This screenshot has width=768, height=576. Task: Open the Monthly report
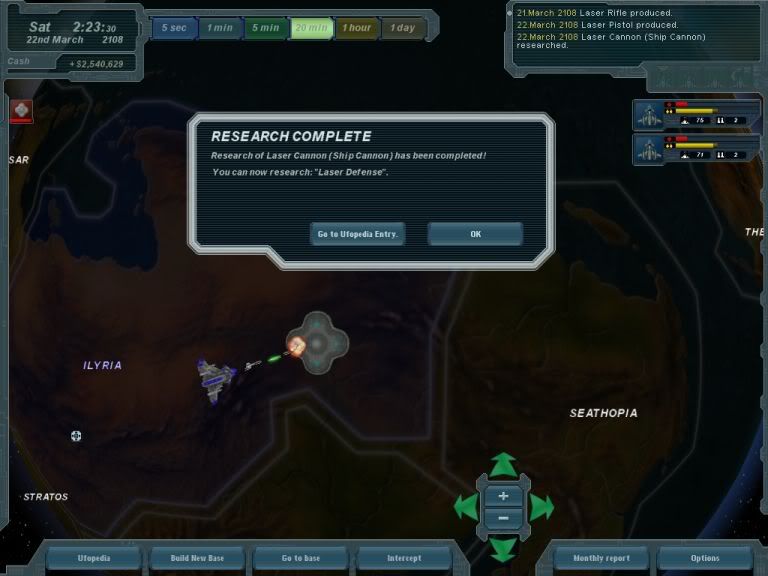[601, 558]
